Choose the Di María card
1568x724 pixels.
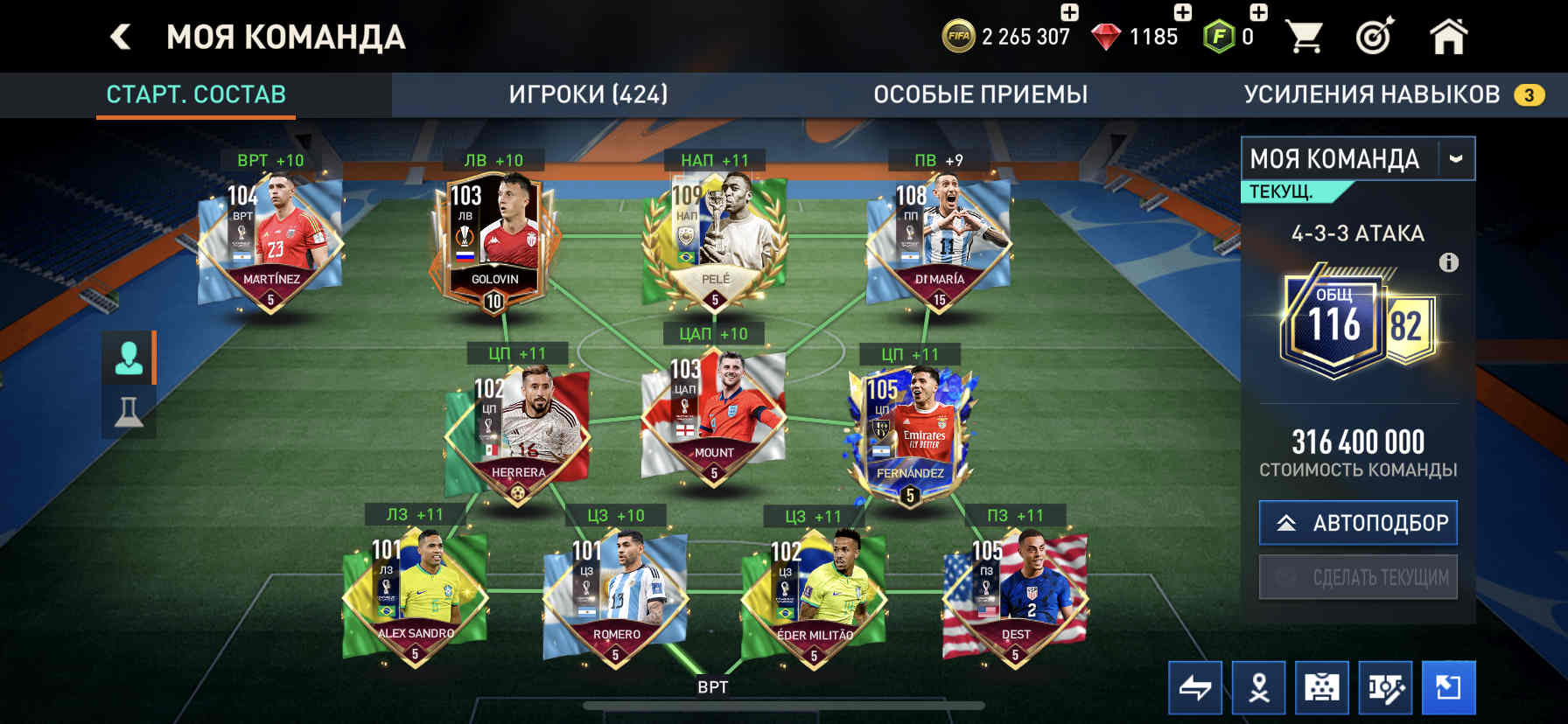tap(939, 240)
